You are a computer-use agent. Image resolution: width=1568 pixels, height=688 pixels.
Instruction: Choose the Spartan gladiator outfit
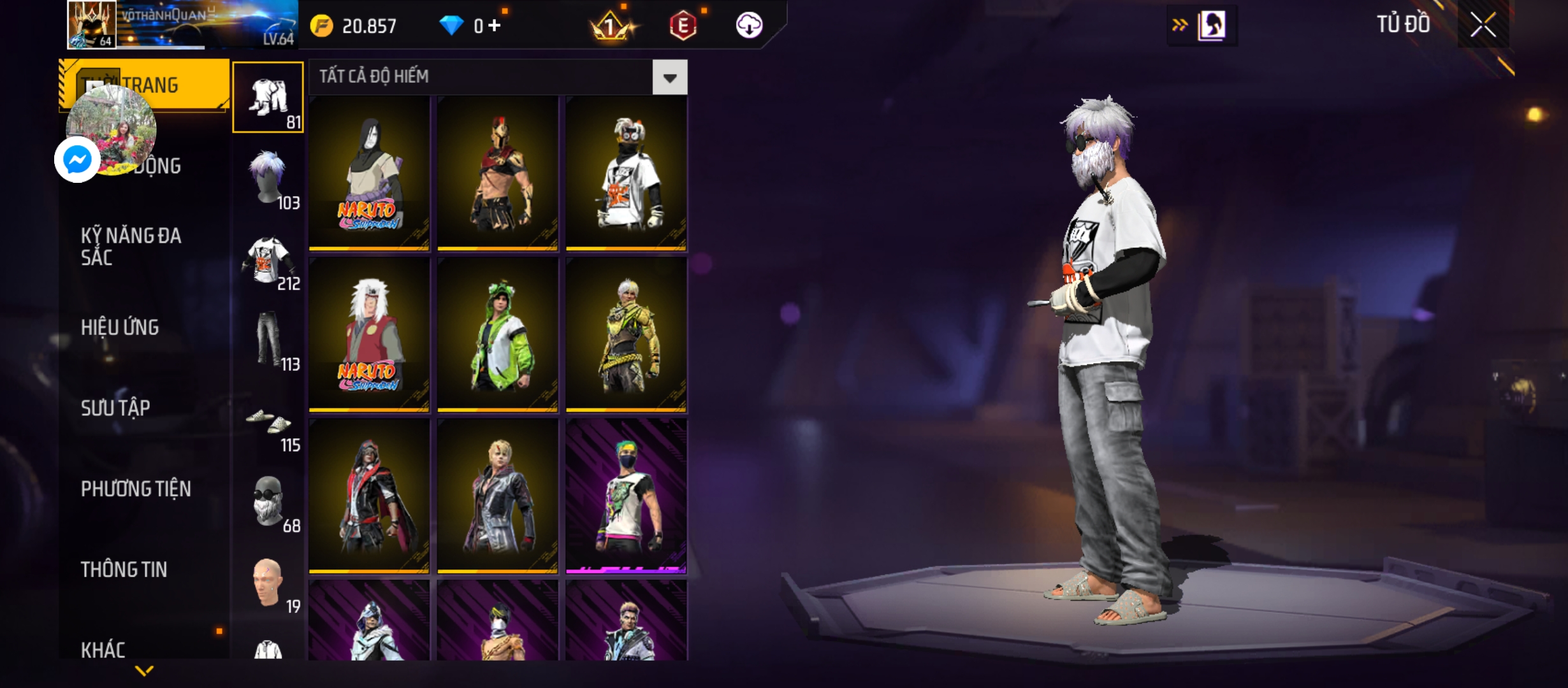[498, 173]
